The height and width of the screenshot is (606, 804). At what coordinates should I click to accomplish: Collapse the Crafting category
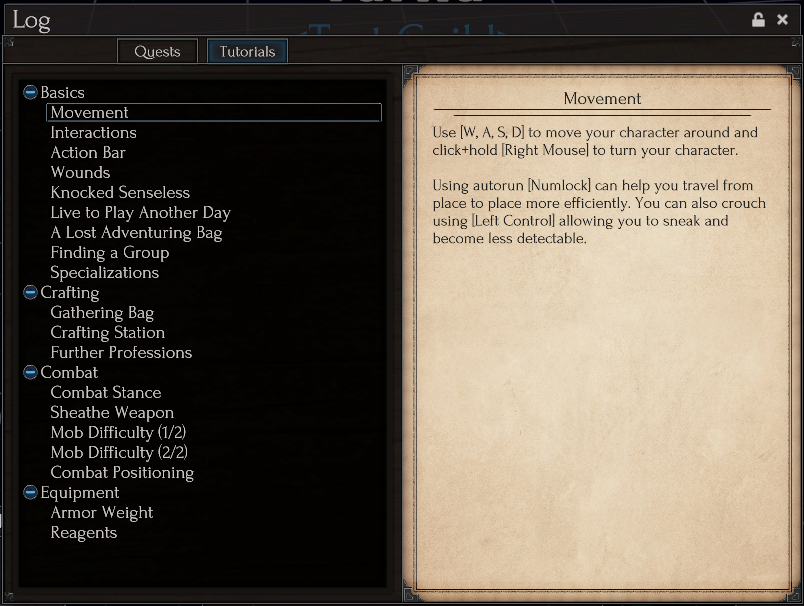30,293
